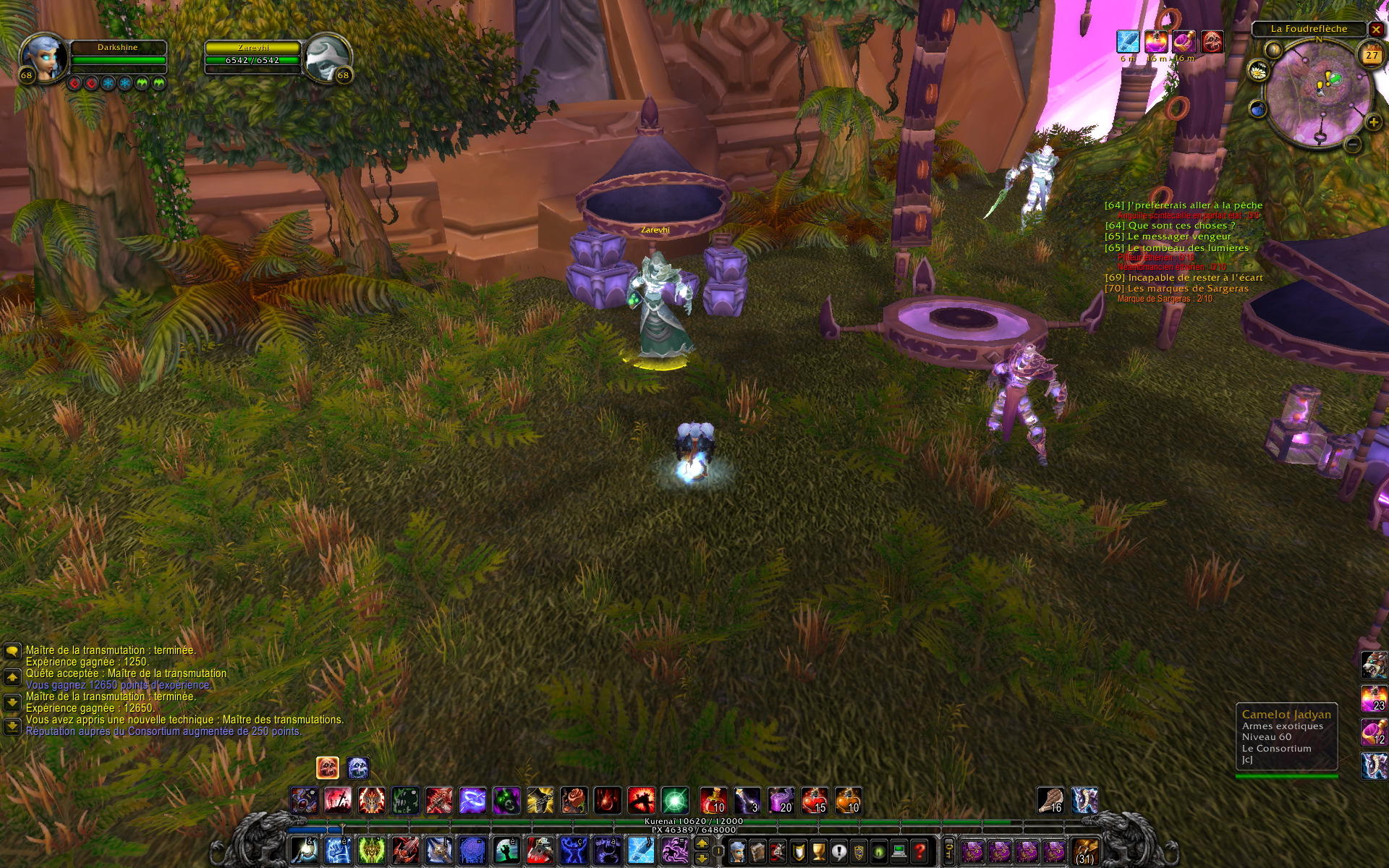
Task: Open the backpack showing 31 free slots
Action: (1084, 851)
